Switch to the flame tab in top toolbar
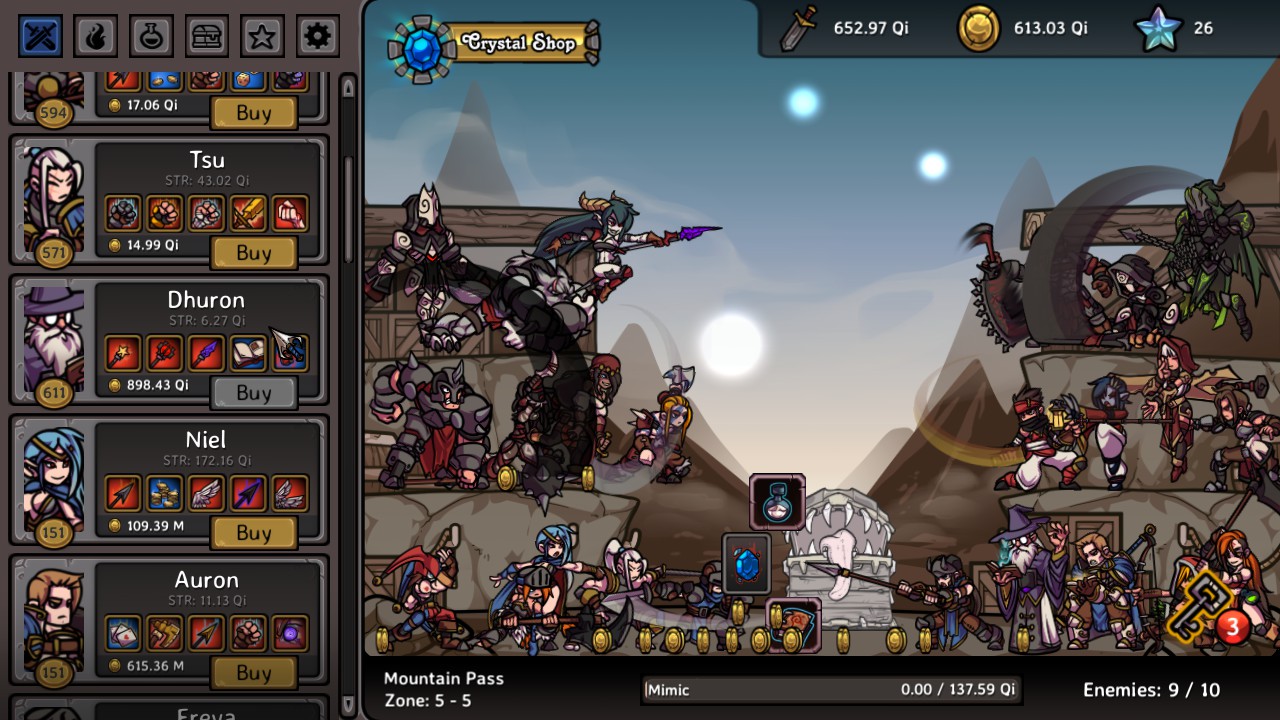Screen dimensions: 1280x720 pyautogui.click(x=96, y=35)
